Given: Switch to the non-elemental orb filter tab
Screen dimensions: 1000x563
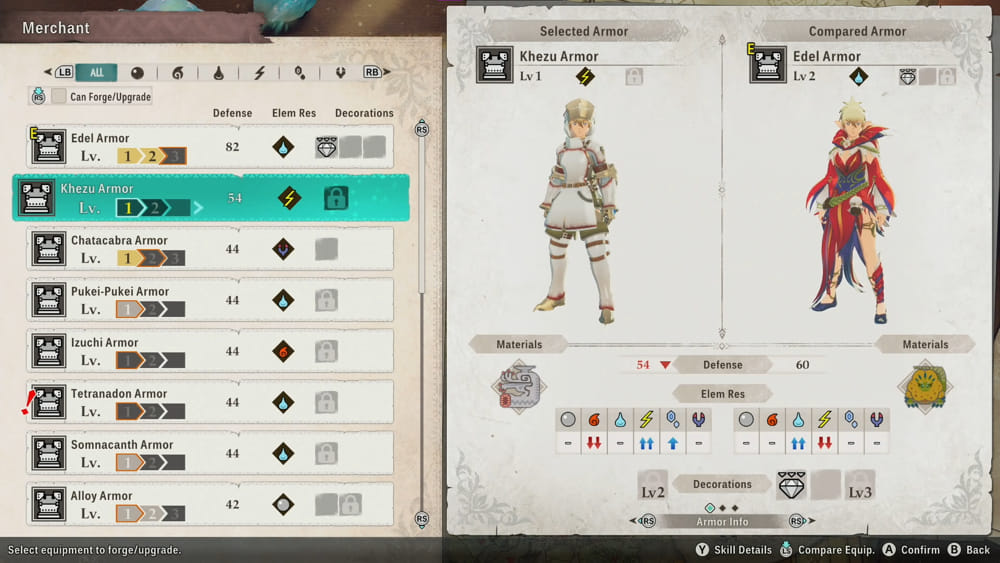Looking at the screenshot, I should pyautogui.click(x=137, y=73).
